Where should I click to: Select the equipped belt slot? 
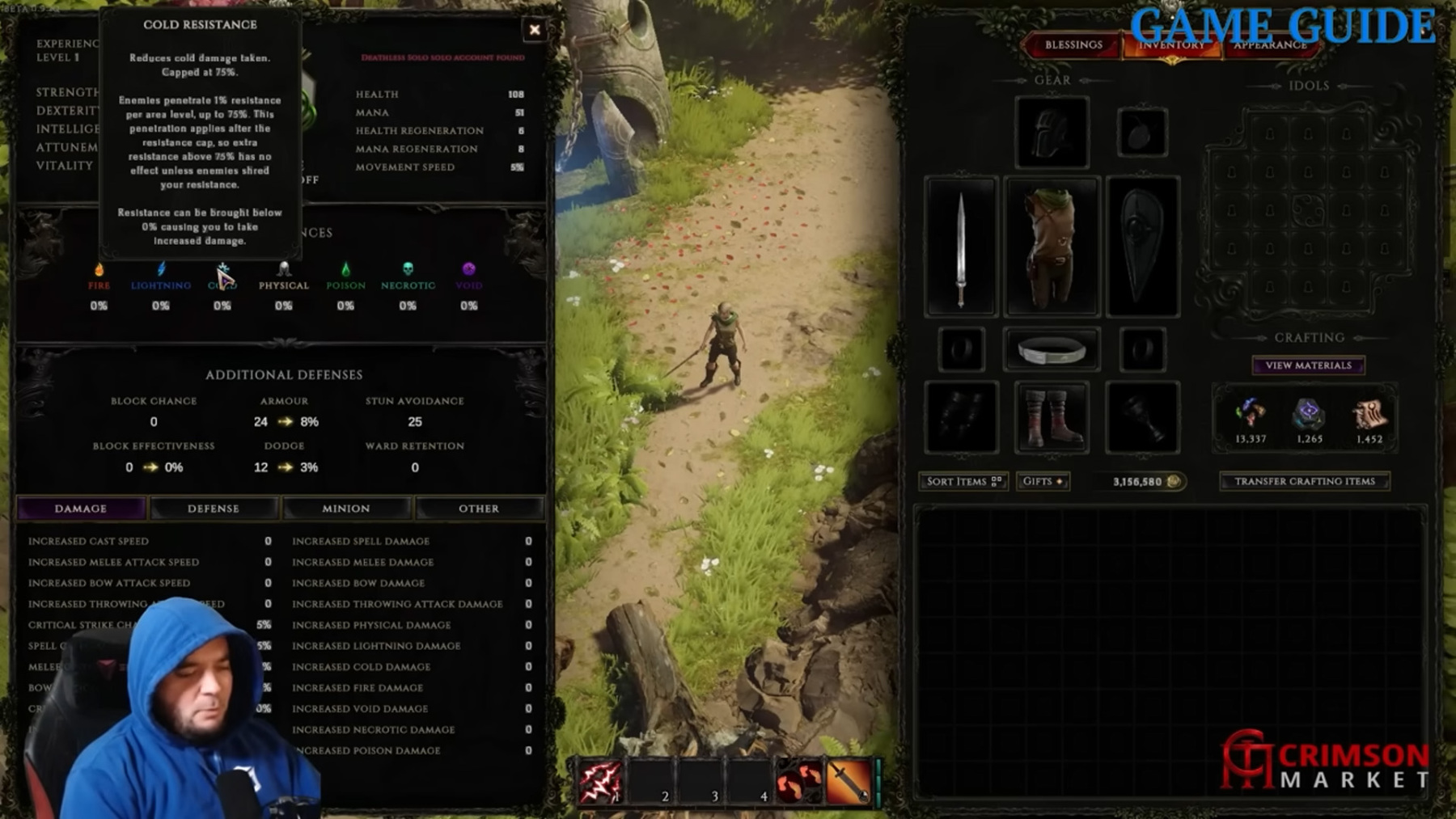click(x=1052, y=350)
